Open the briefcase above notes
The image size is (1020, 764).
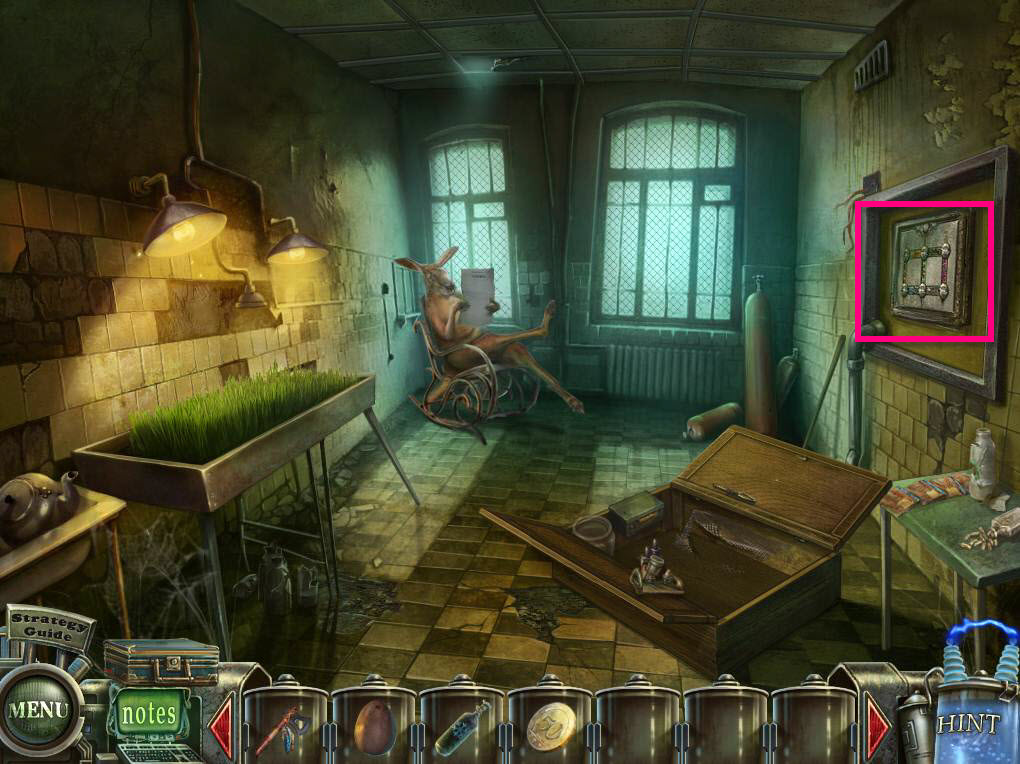161,661
